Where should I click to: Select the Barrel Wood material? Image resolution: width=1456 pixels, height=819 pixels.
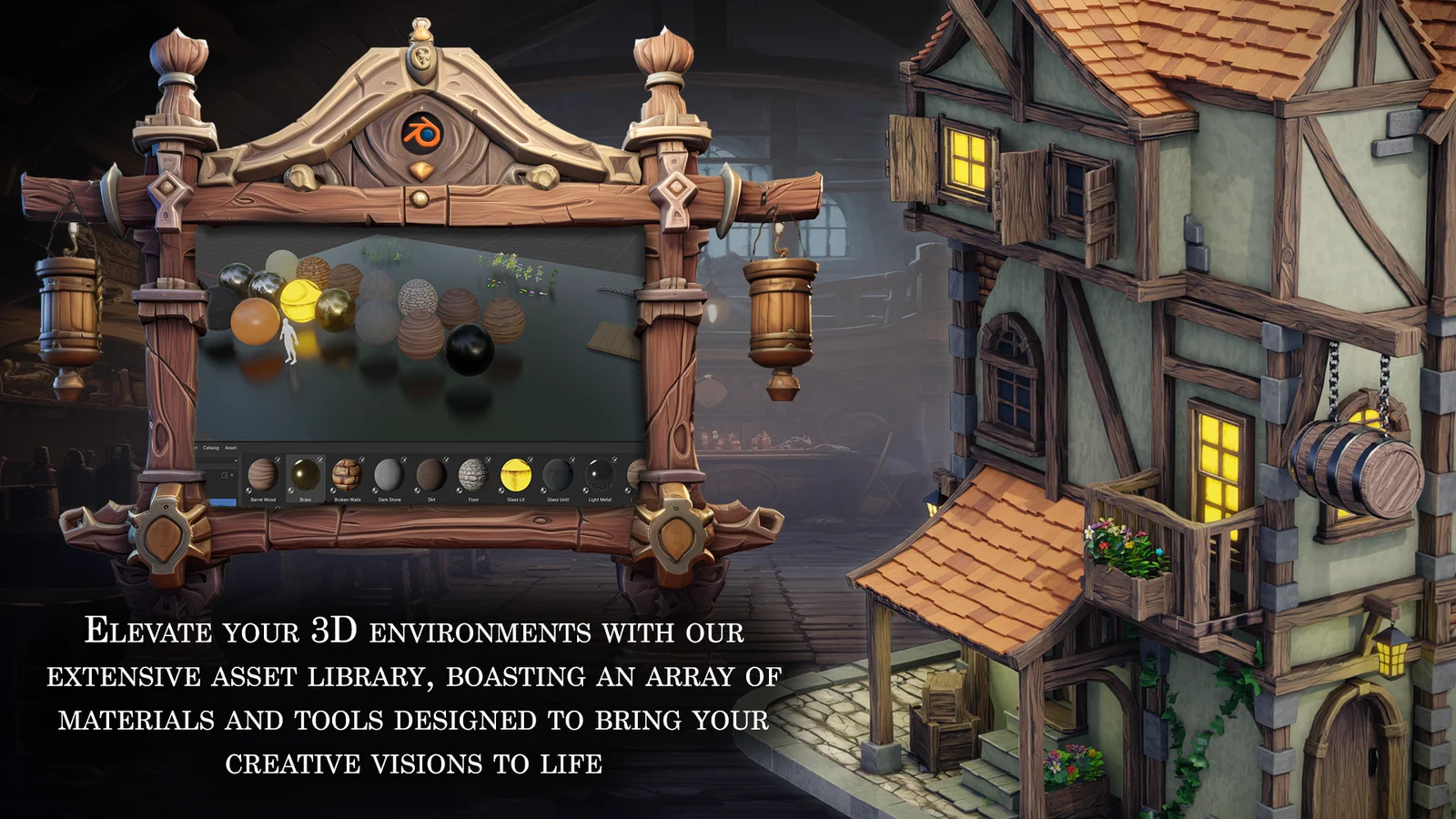click(264, 475)
